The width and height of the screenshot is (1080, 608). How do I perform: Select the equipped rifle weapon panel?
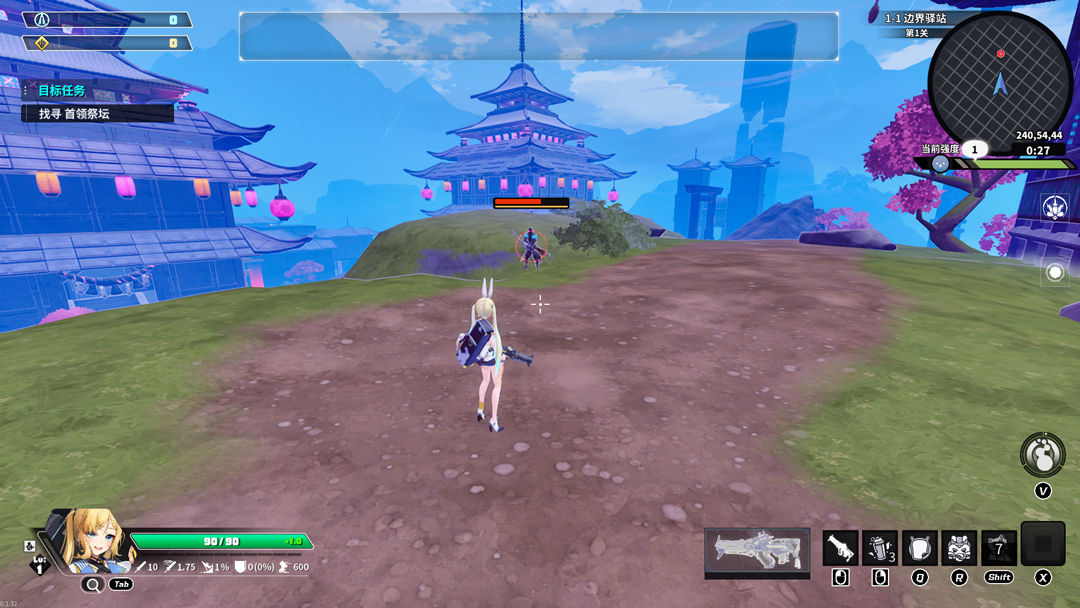point(757,551)
